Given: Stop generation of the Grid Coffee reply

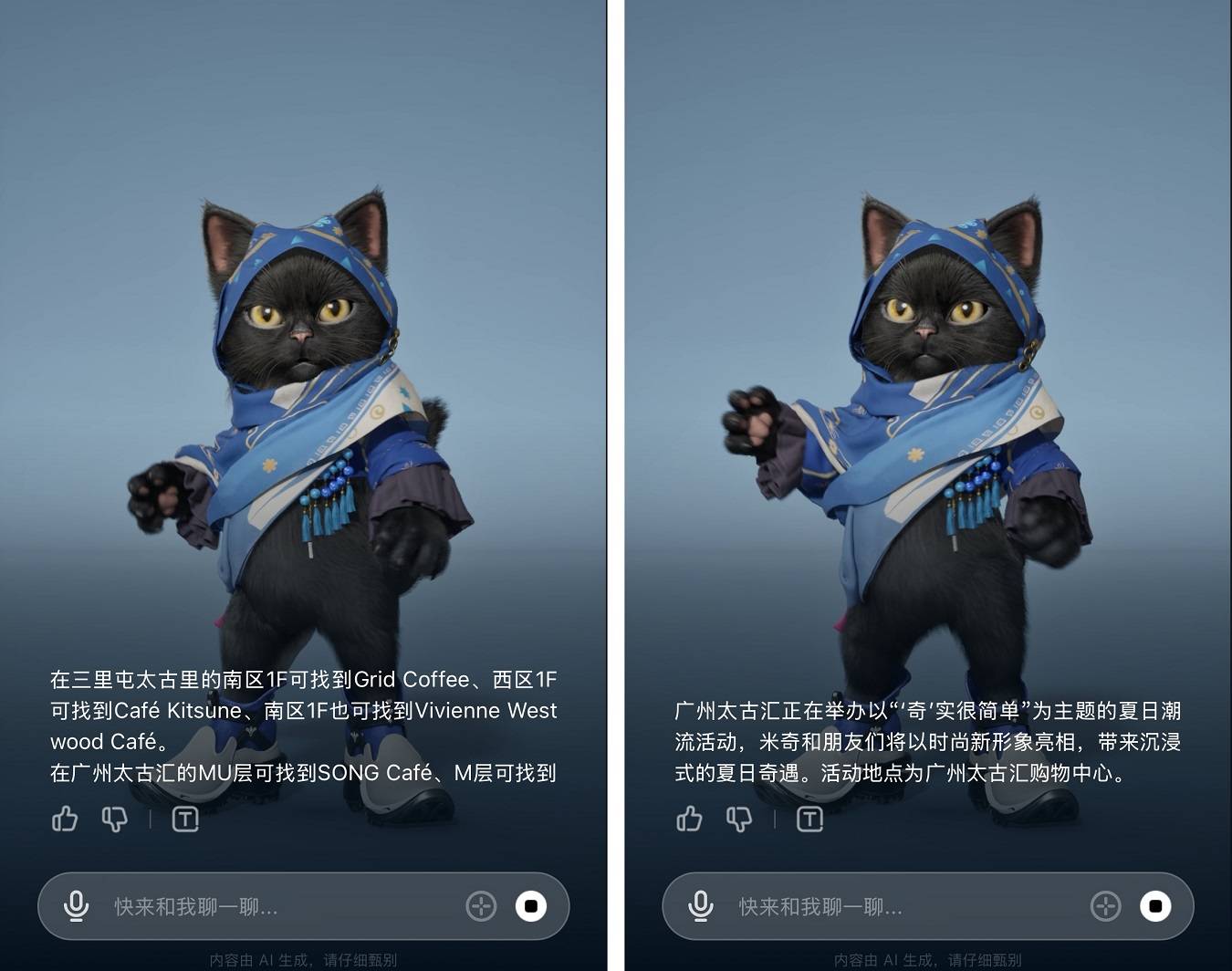Looking at the screenshot, I should [531, 906].
